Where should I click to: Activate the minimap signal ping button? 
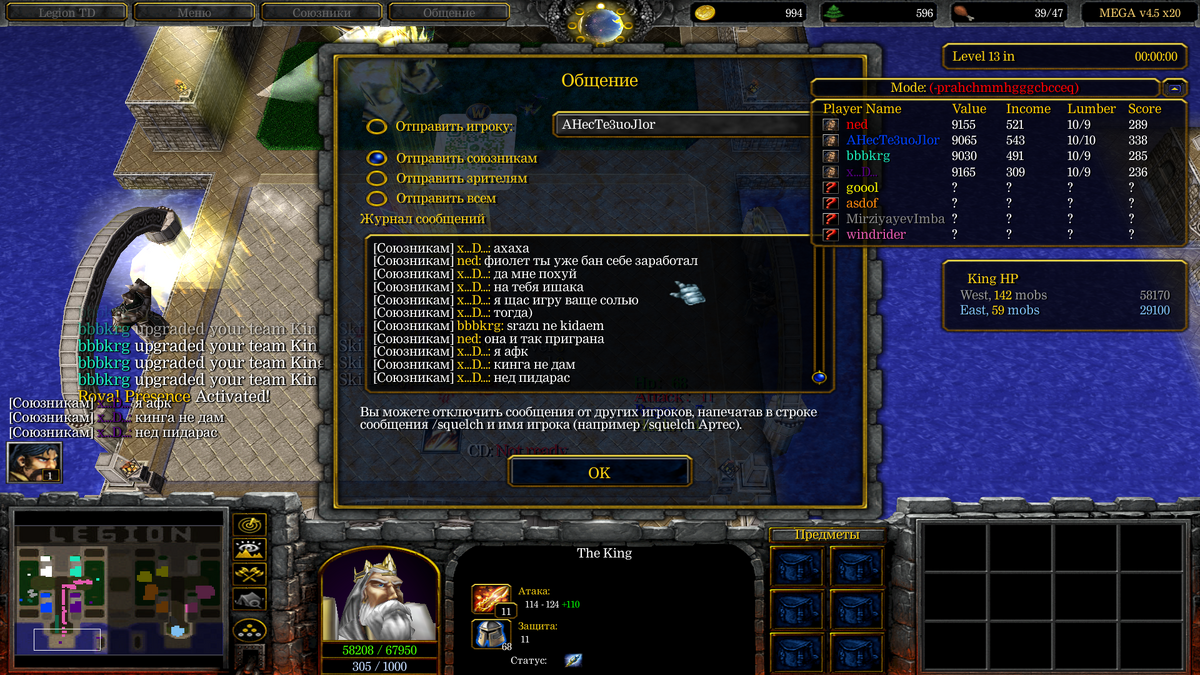pos(248,524)
